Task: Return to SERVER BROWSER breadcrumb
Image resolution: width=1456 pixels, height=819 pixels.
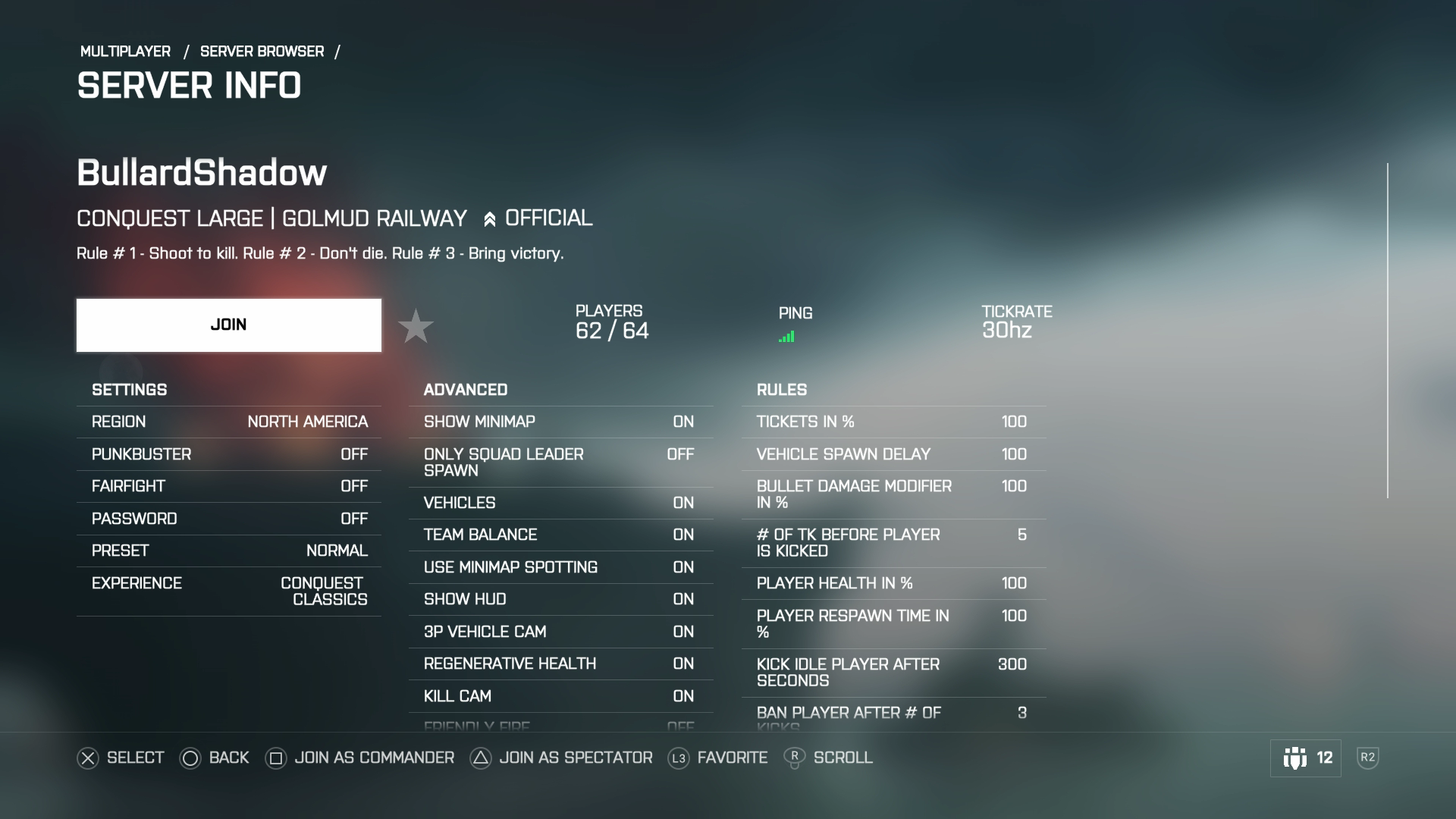Action: pos(262,51)
